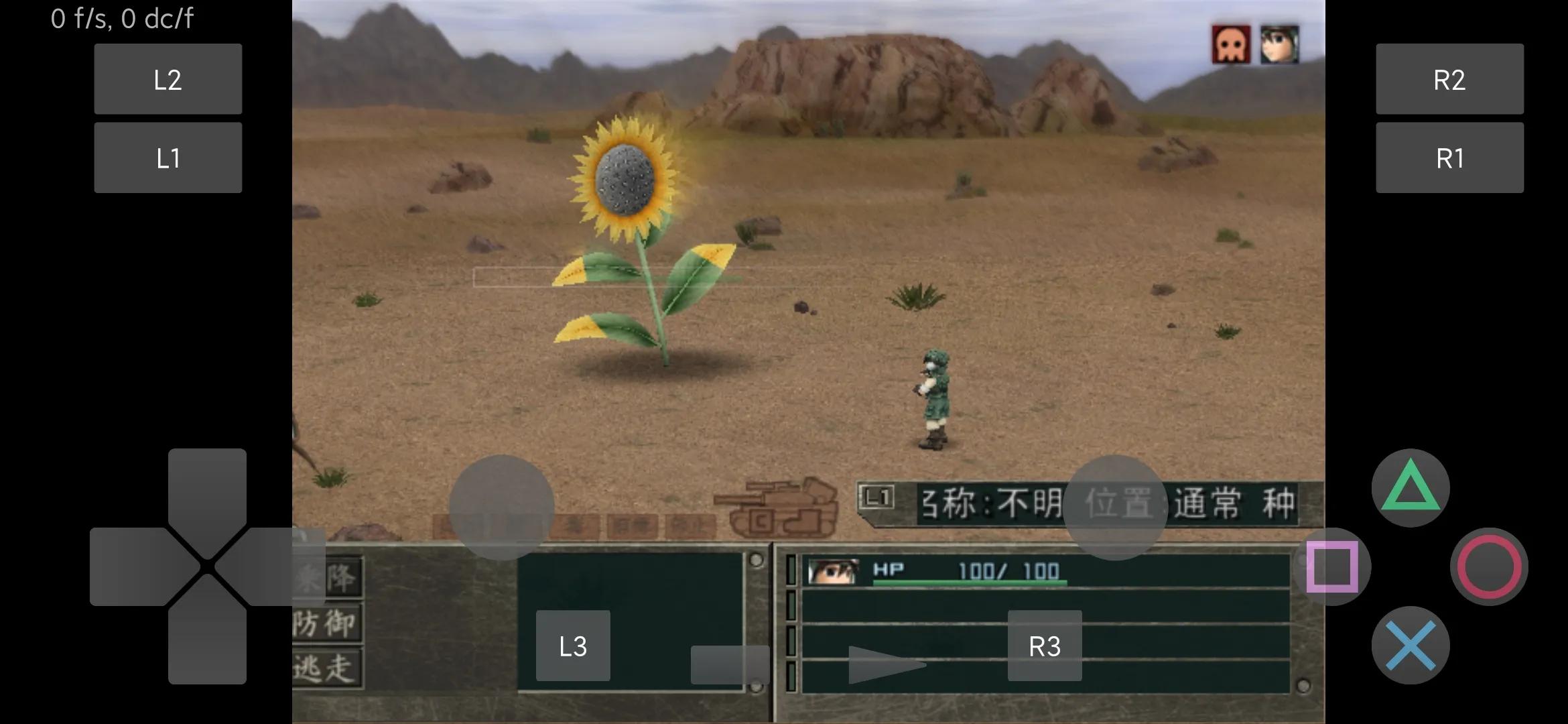Select the hero portrait in the HP panel
This screenshot has width=1568, height=724.
pos(833,571)
